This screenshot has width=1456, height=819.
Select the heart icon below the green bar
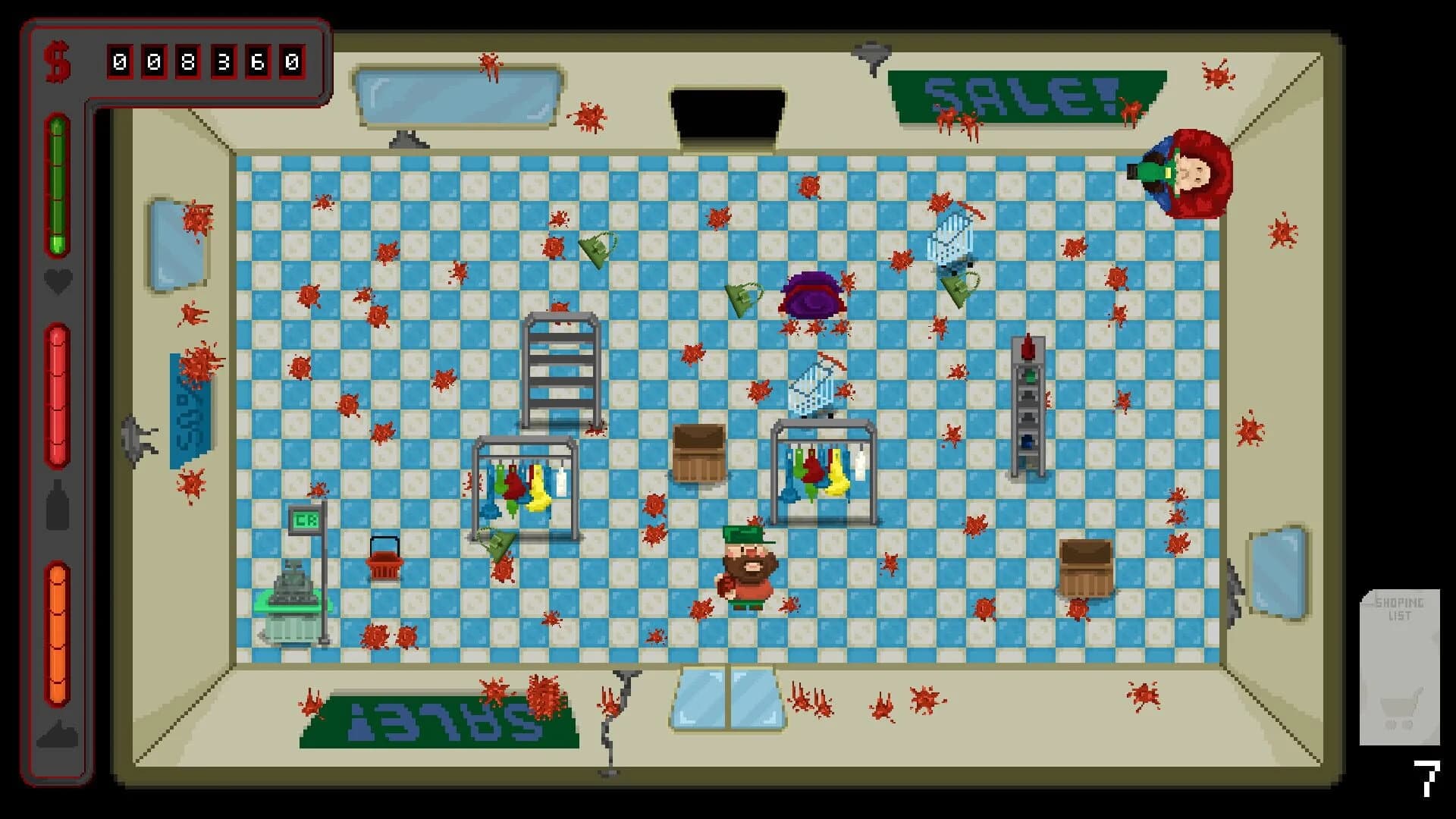pos(56,281)
